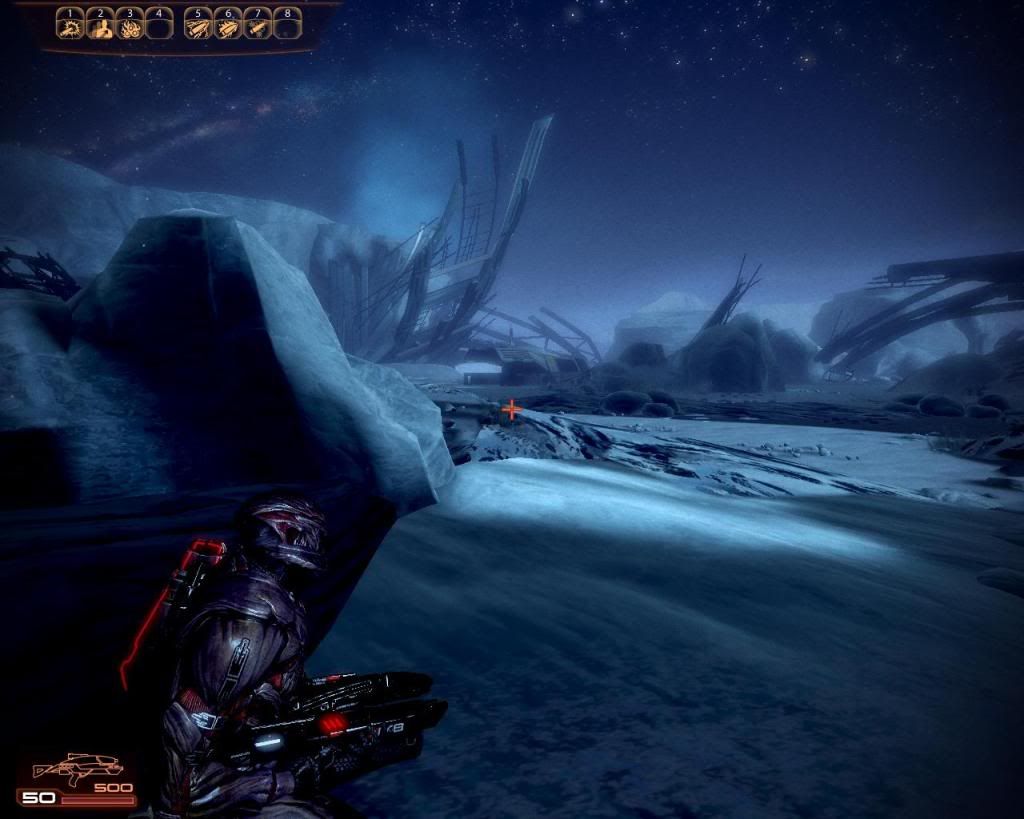The image size is (1024, 819).
Task: Use the soldier figure power in slot 2
Action: pyautogui.click(x=100, y=26)
